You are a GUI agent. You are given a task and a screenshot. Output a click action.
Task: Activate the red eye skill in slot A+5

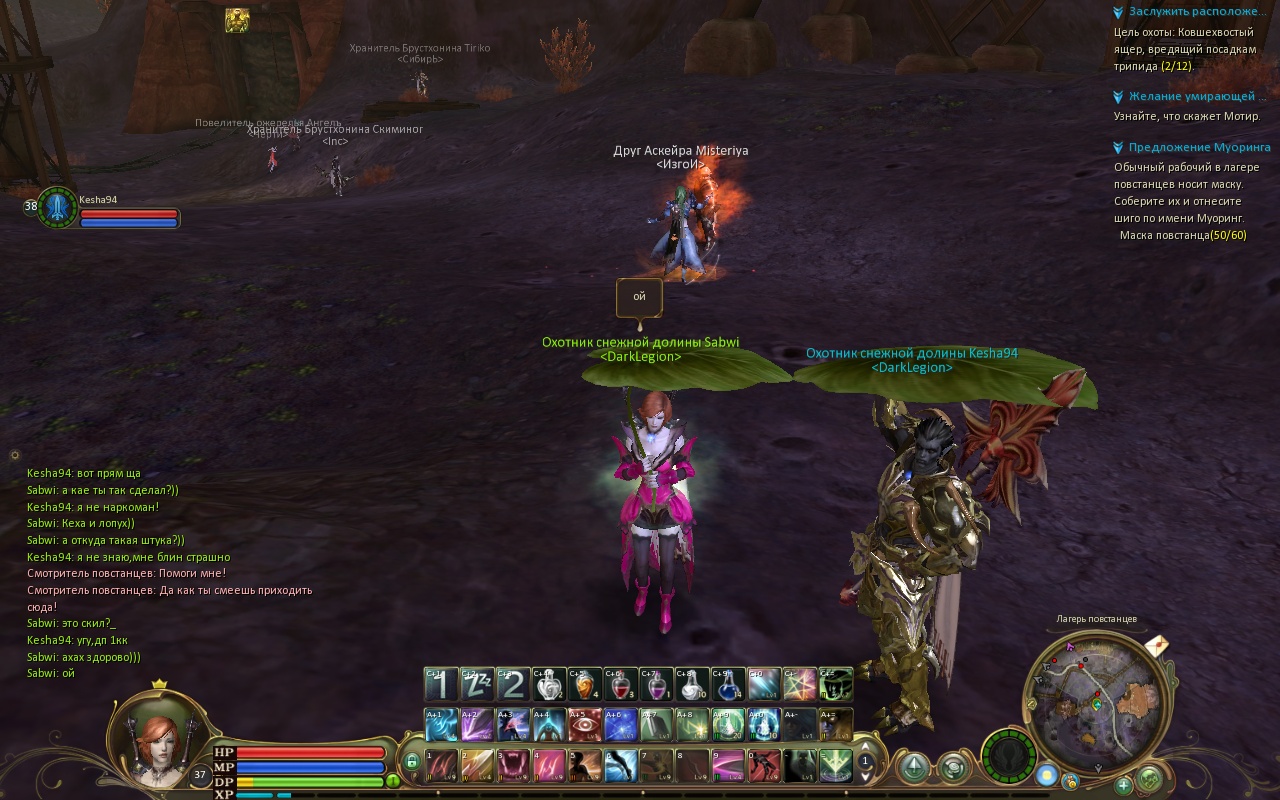click(584, 725)
